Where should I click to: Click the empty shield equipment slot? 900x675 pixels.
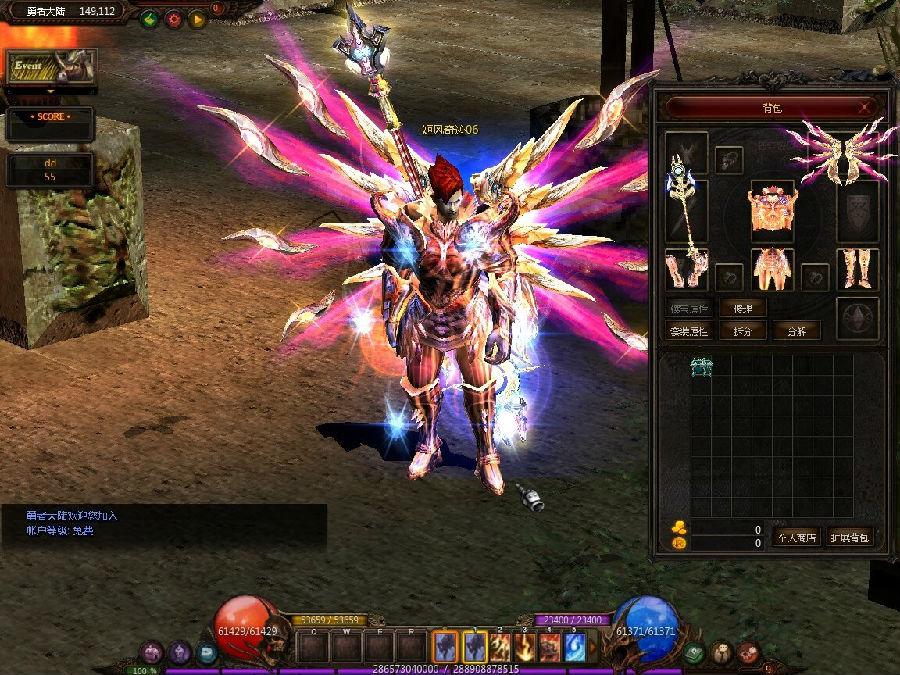click(857, 210)
